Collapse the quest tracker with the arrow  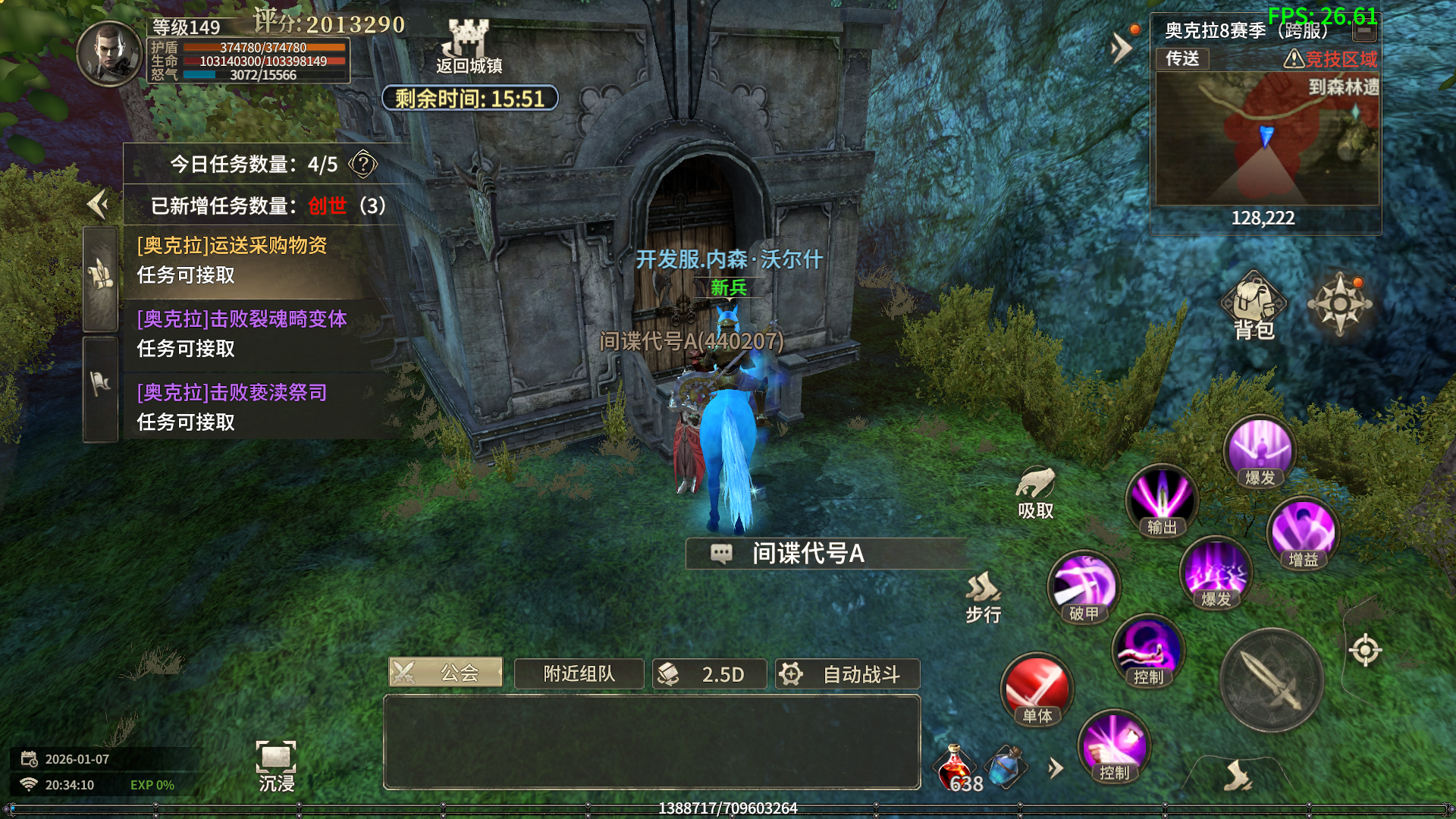(x=98, y=204)
